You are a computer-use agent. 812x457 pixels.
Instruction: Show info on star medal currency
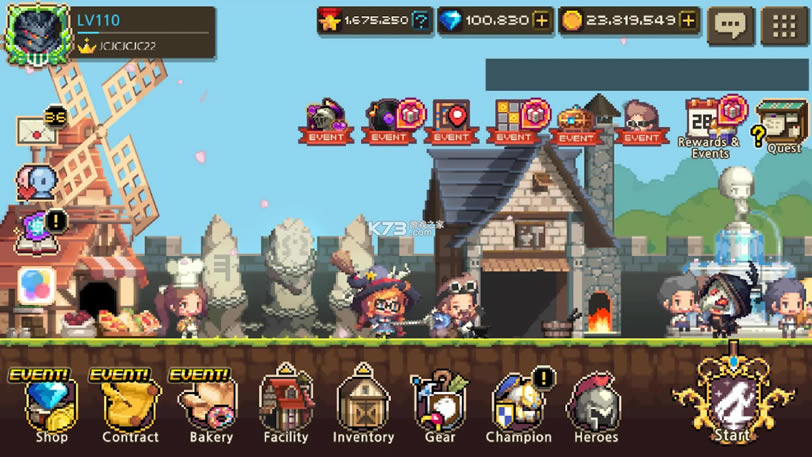pyautogui.click(x=422, y=21)
